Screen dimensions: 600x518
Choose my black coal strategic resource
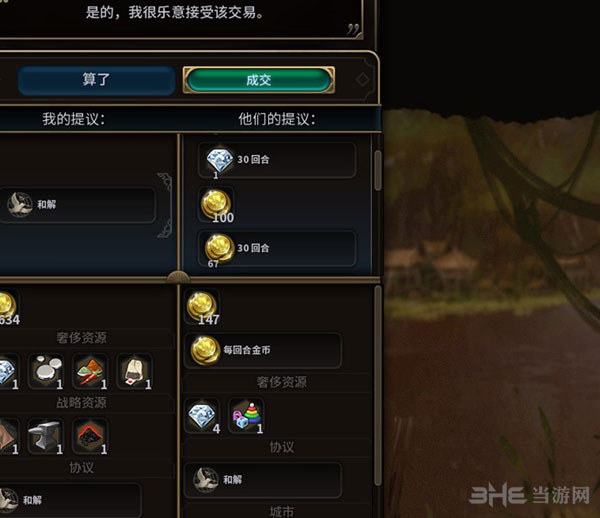pos(91,436)
